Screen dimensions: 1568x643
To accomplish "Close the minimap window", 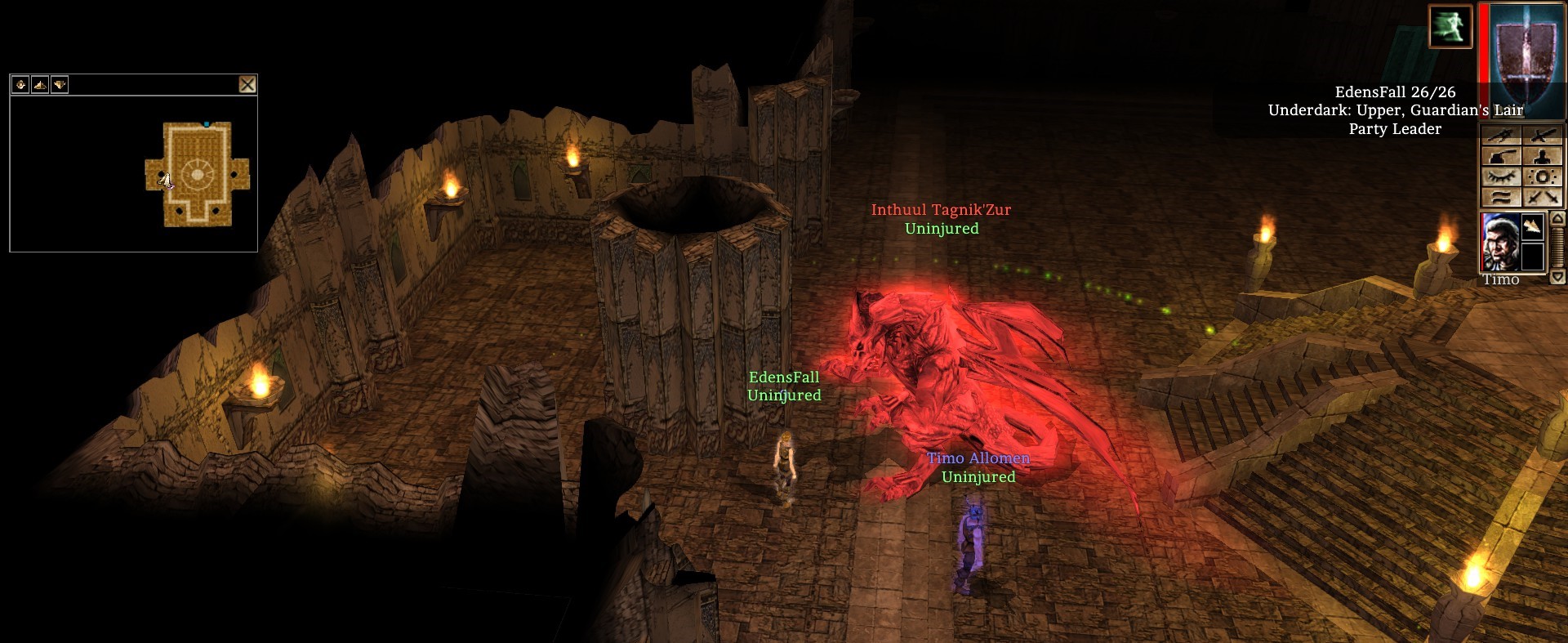I will tap(247, 84).
